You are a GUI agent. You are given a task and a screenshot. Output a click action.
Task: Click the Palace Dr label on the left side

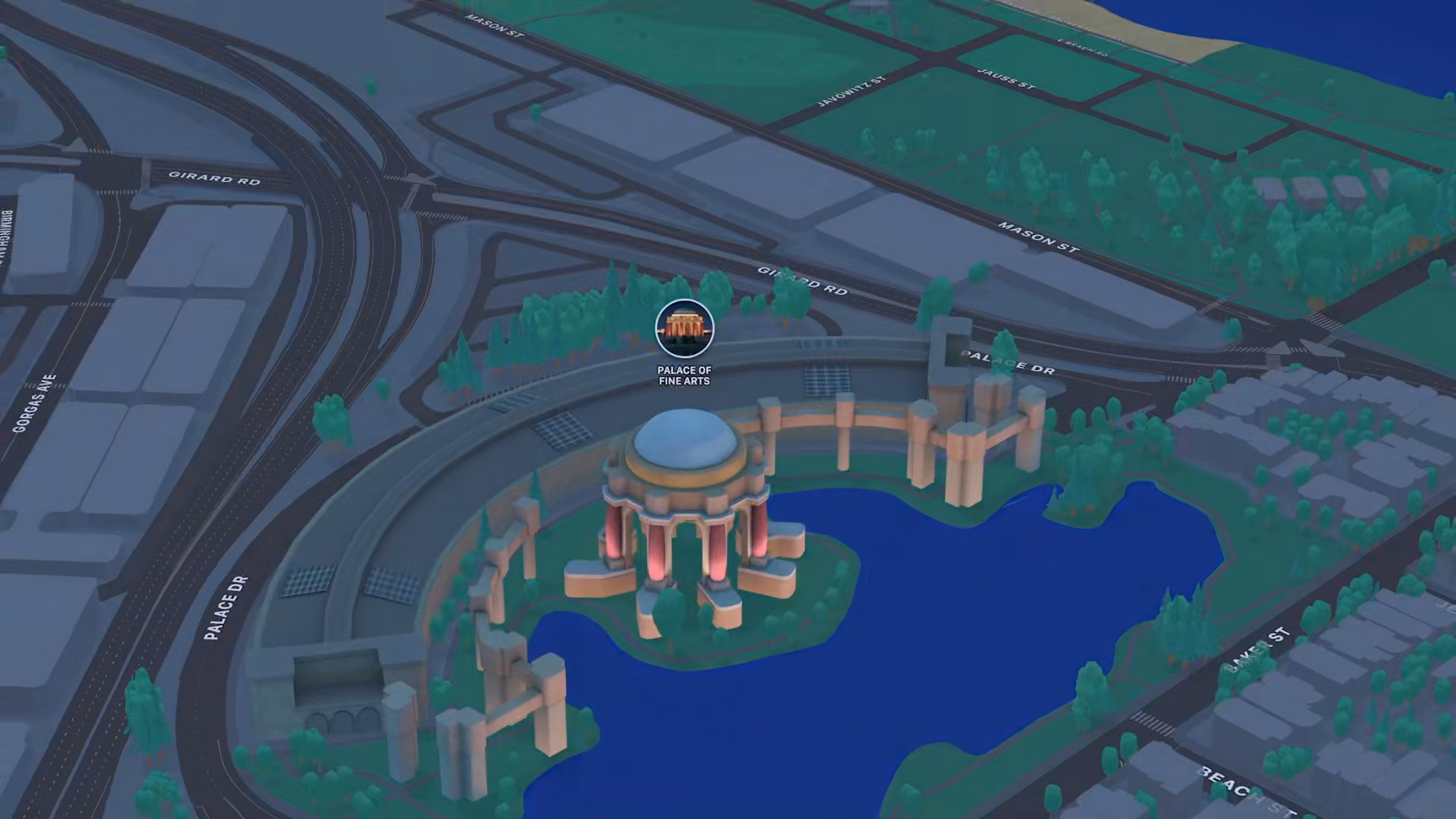click(x=225, y=607)
